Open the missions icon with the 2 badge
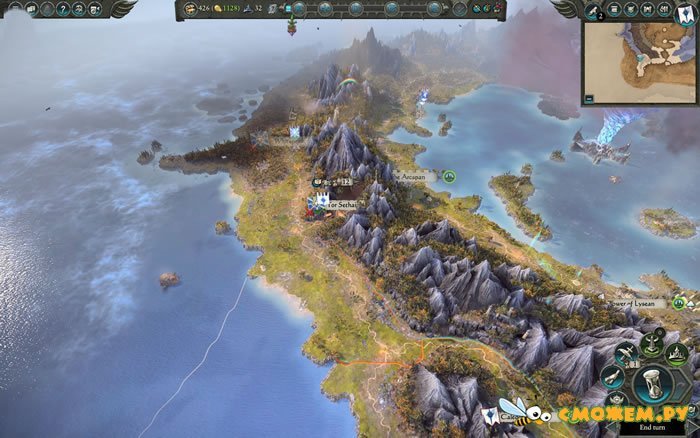The image size is (700, 438). [x=592, y=9]
